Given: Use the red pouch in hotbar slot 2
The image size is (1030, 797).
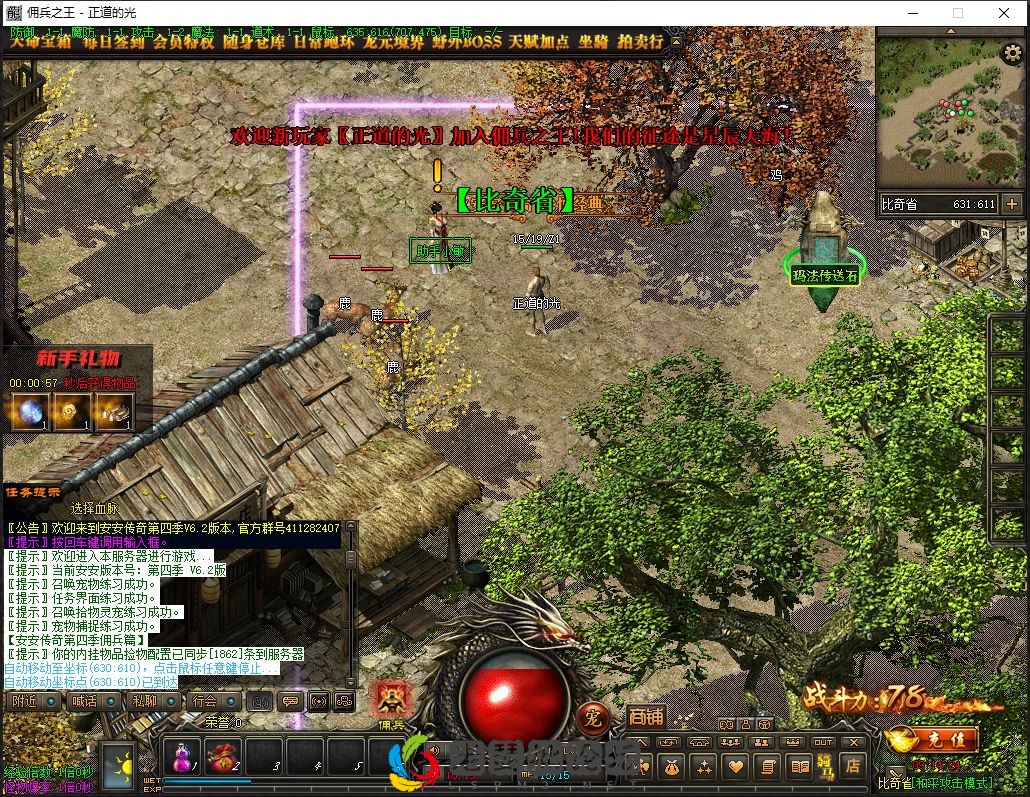Looking at the screenshot, I should click(222, 756).
